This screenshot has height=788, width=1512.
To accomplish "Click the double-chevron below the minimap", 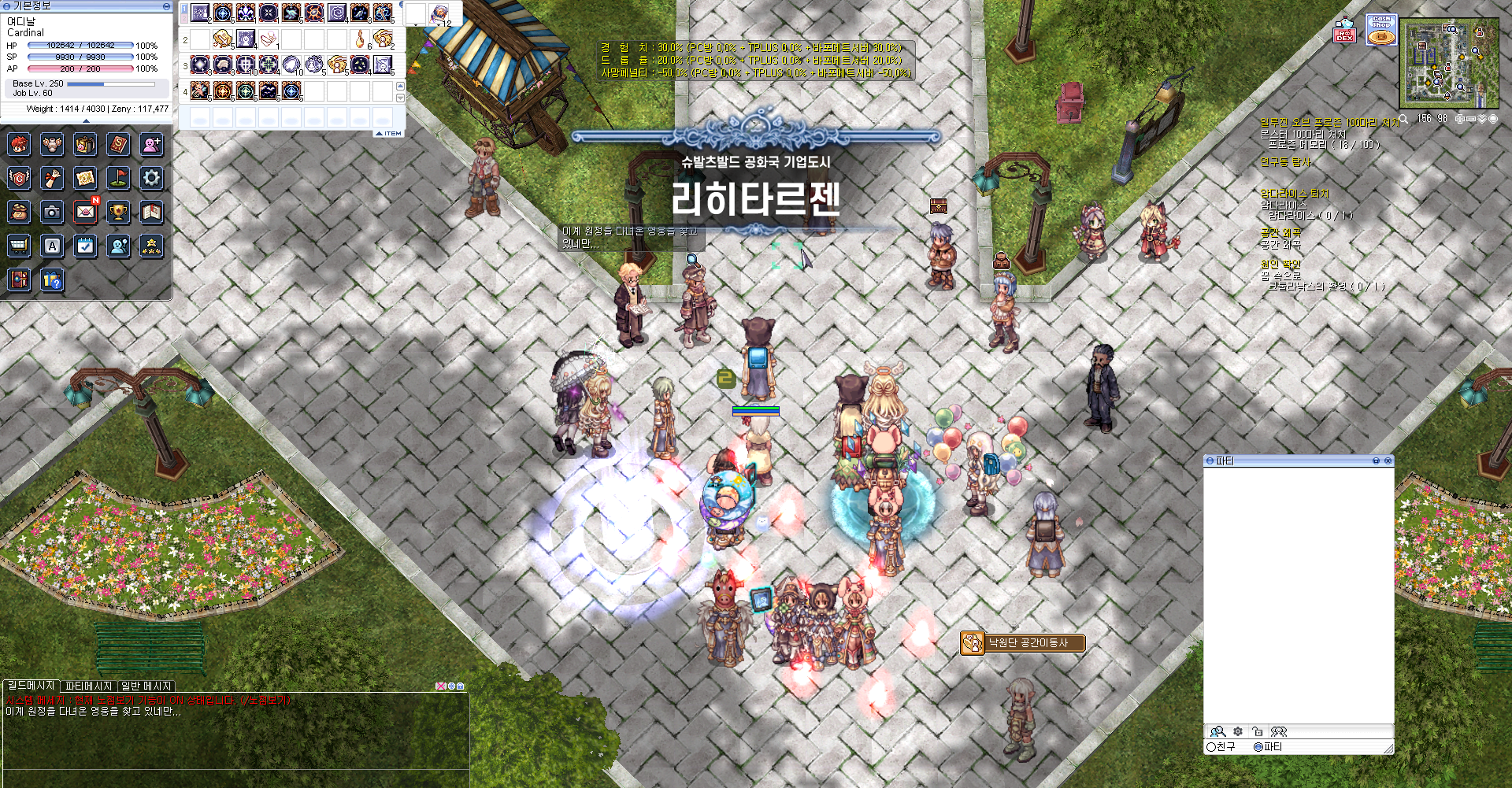I will [1481, 119].
